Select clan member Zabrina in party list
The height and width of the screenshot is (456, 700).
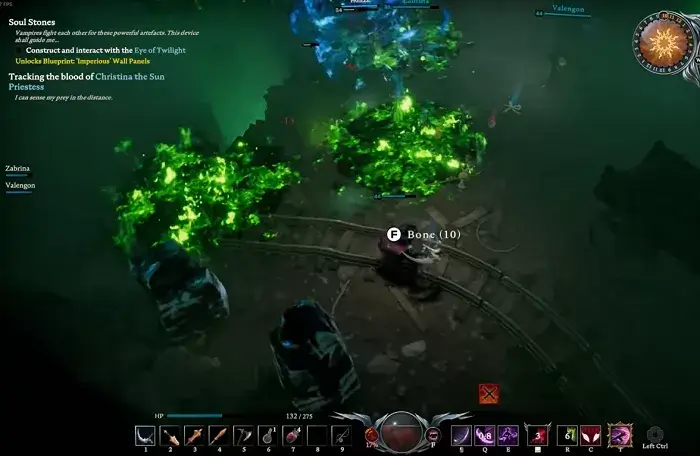click(17, 169)
